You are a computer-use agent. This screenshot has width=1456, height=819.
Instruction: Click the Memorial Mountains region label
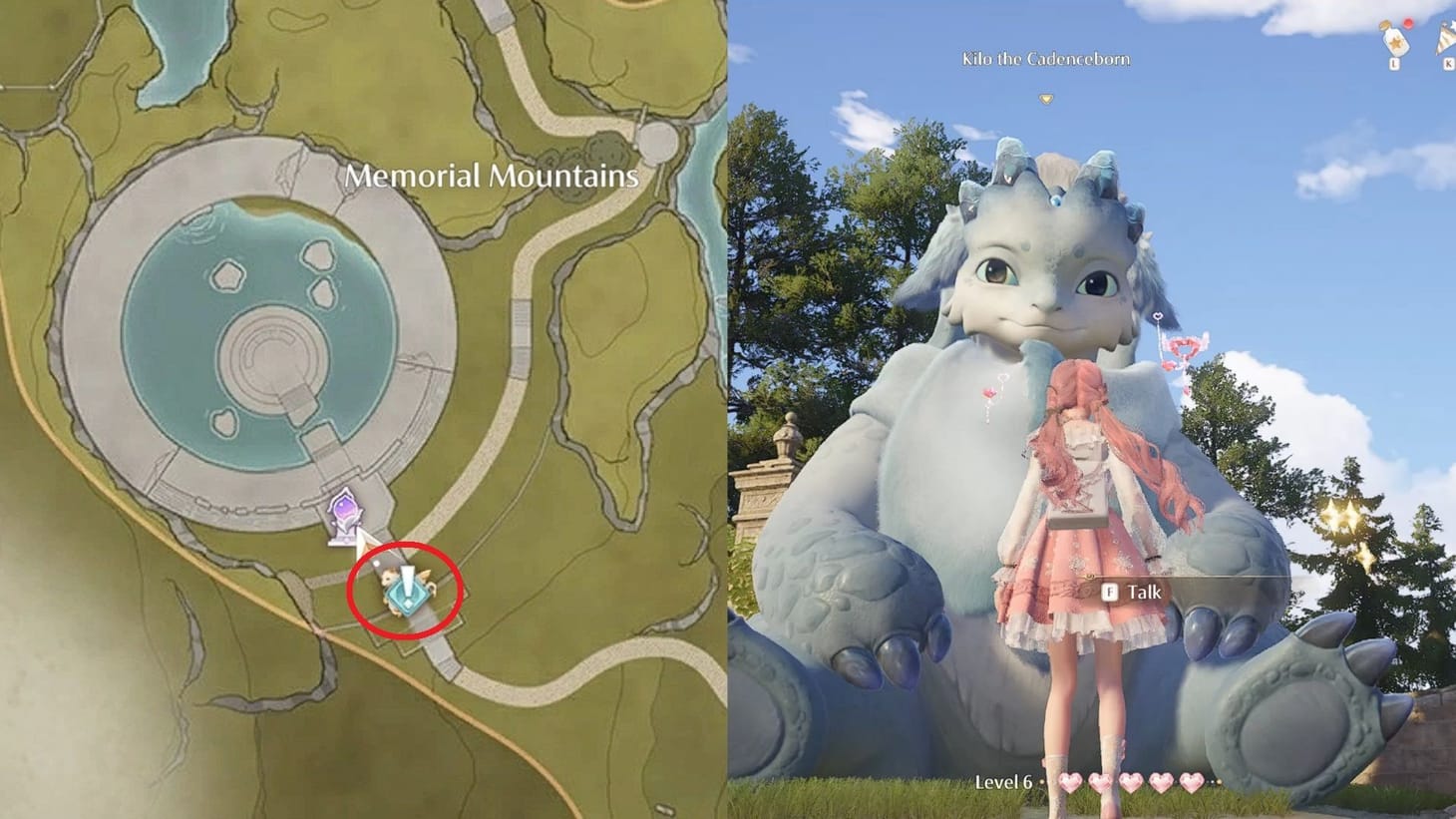[493, 177]
